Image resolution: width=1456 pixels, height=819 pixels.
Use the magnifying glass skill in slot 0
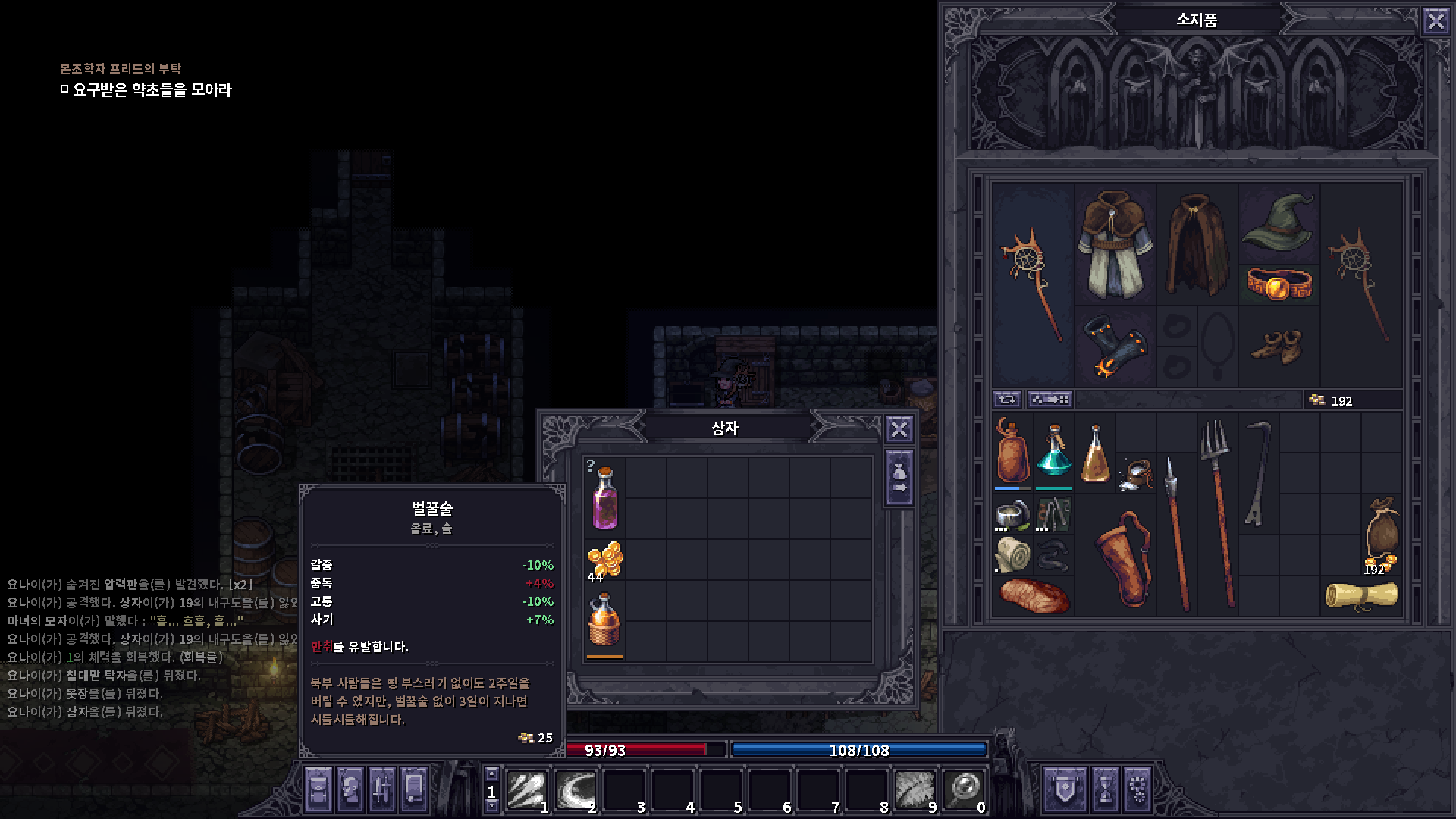964,790
